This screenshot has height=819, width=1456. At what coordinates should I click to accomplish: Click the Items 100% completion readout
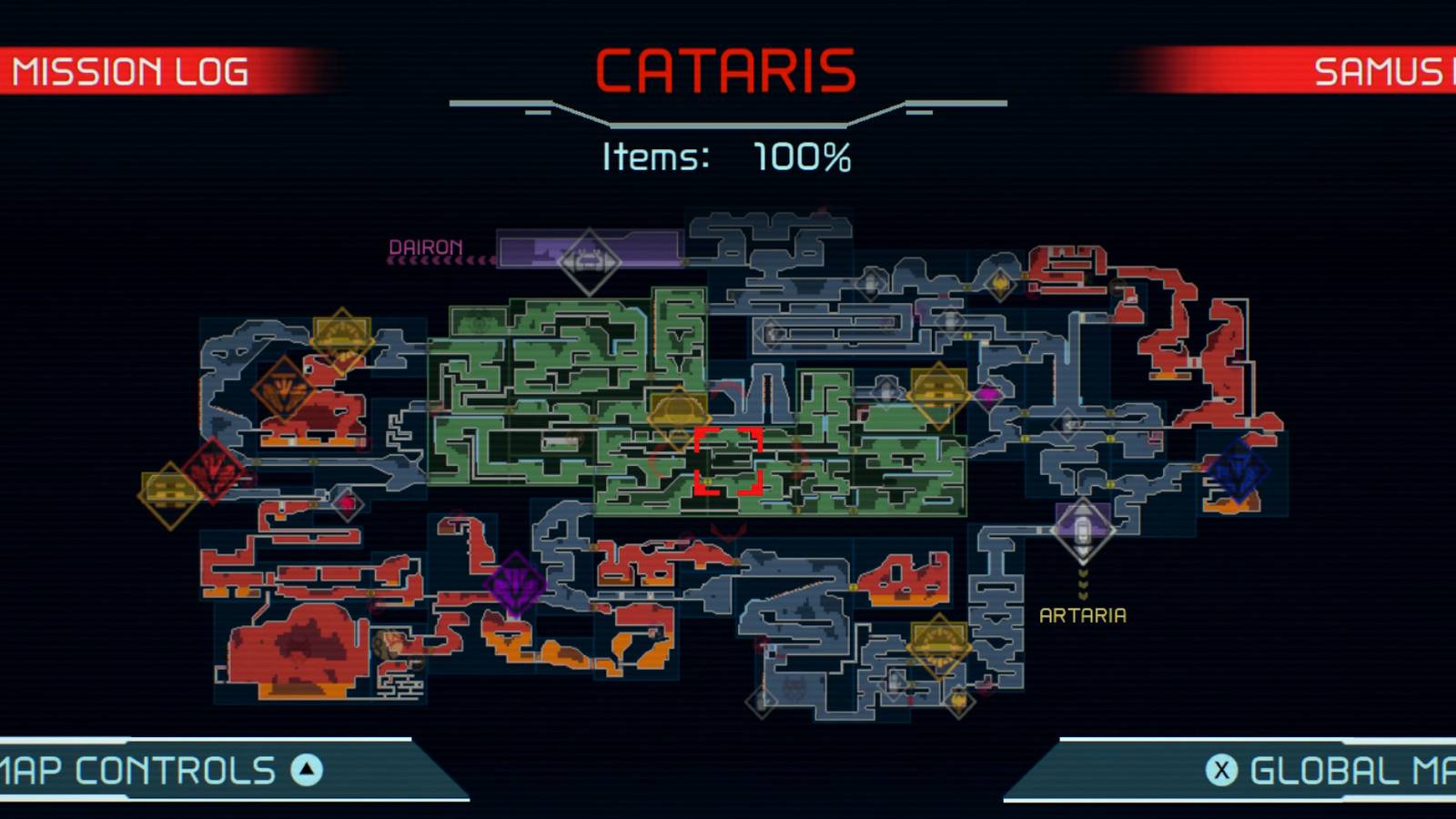[x=728, y=157]
